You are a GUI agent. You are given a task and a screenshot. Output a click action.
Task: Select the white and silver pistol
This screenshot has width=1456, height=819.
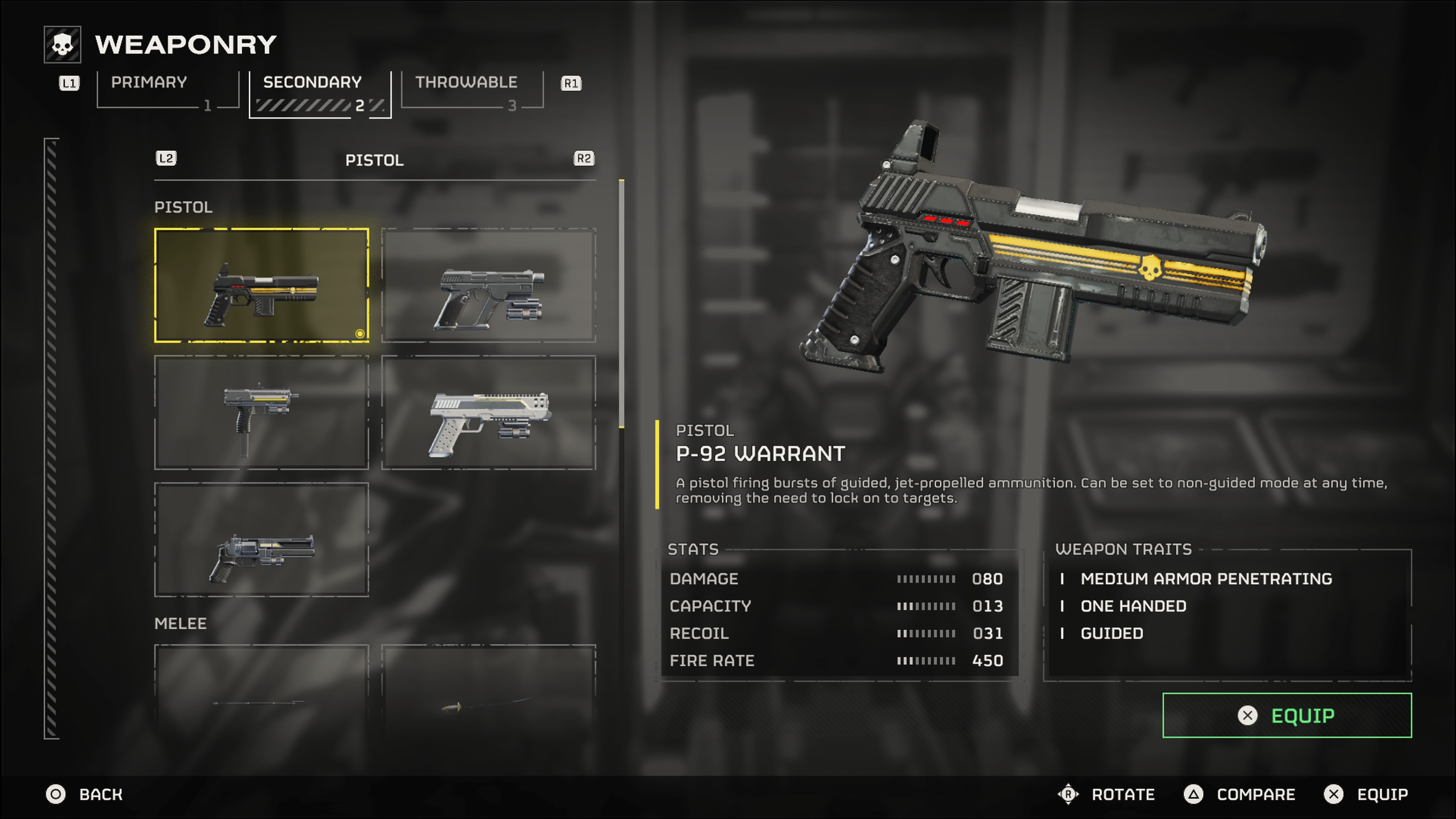click(488, 412)
